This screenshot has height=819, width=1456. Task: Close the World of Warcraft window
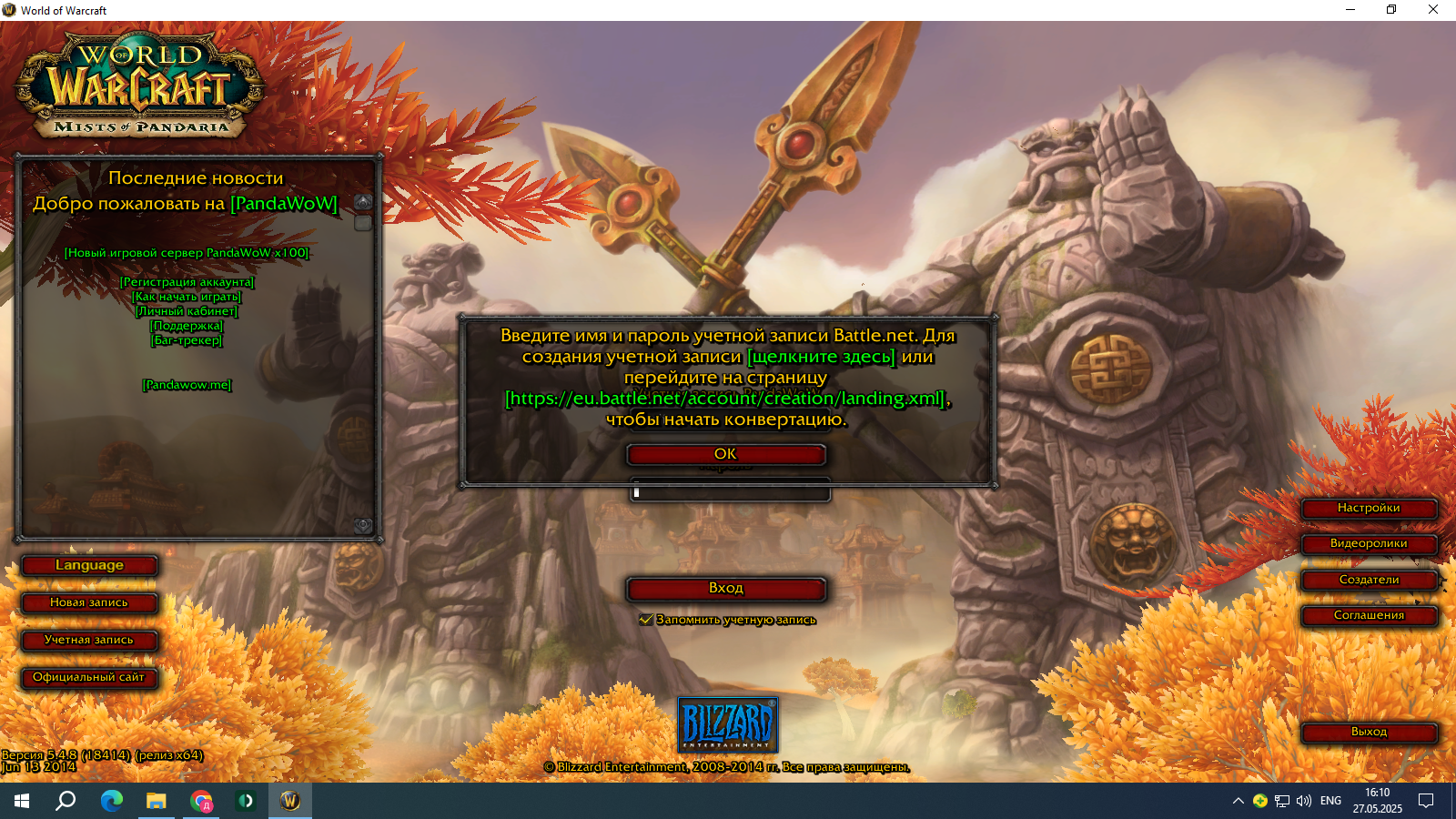pyautogui.click(x=1432, y=10)
